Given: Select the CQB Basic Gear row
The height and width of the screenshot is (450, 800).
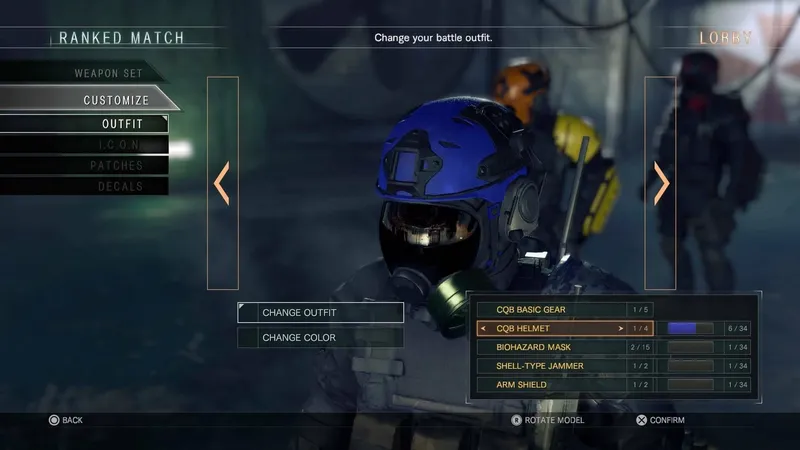Looking at the screenshot, I should click(x=551, y=310).
